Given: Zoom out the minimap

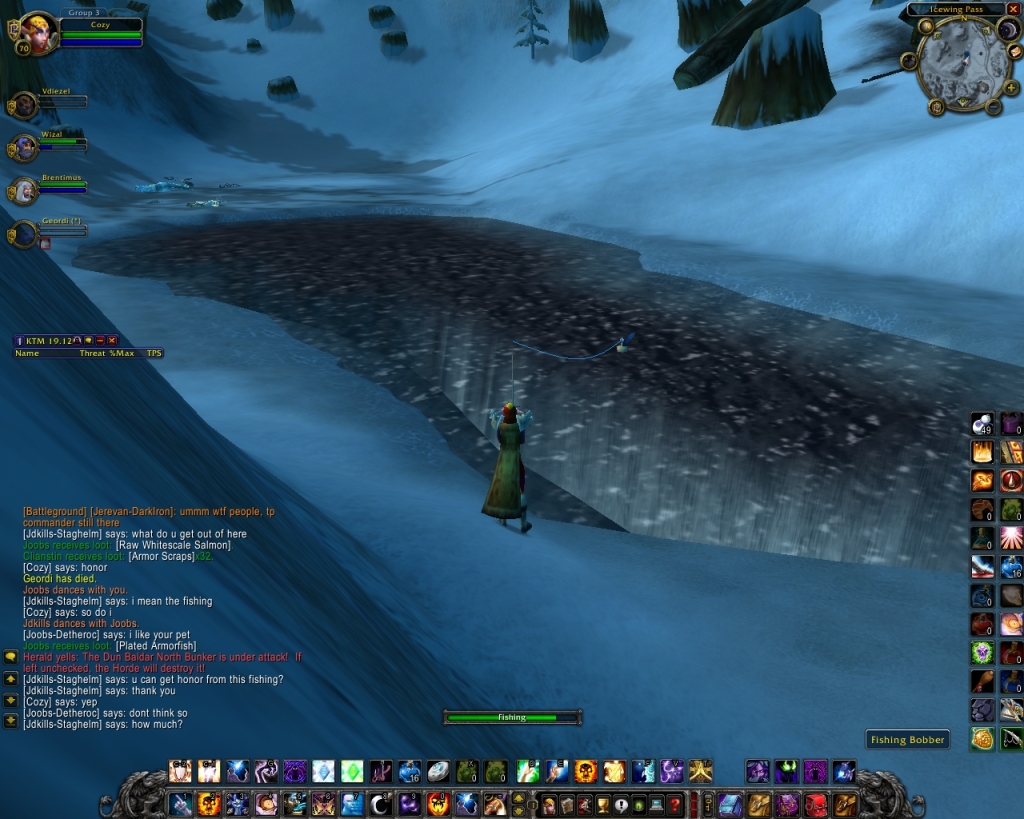Looking at the screenshot, I should 993,107.
